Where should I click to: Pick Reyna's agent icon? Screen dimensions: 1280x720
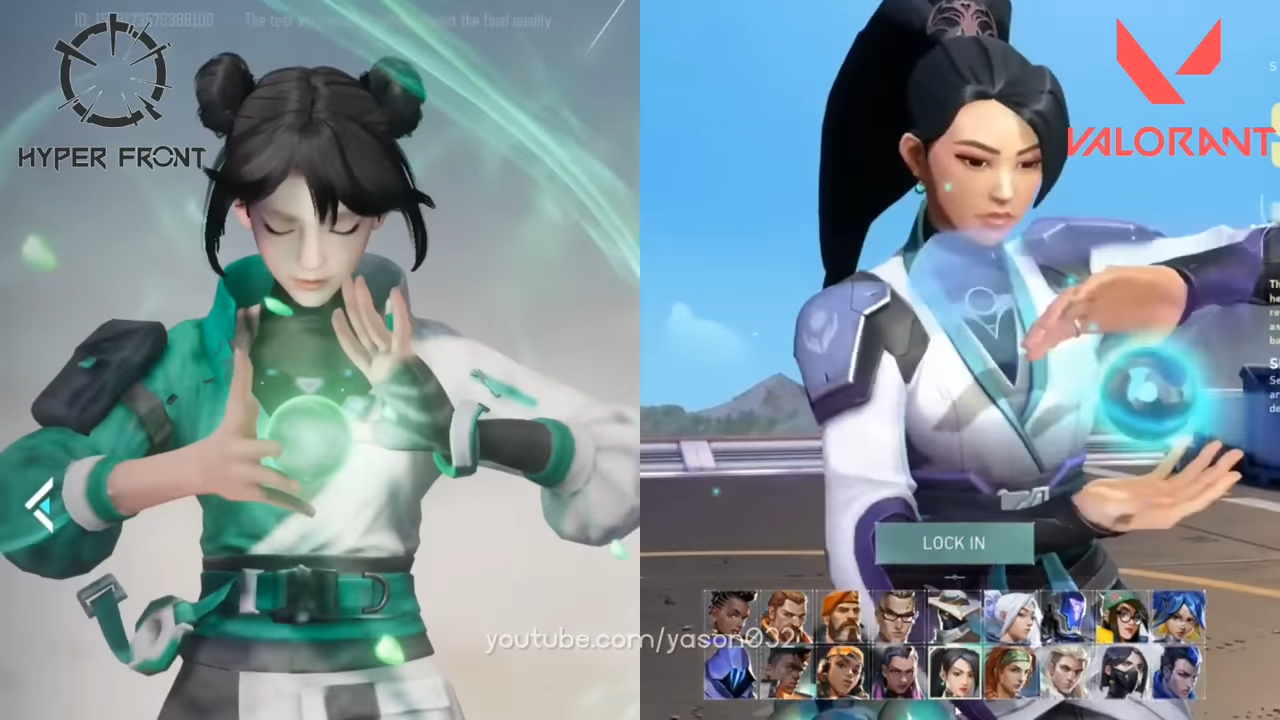pos(899,673)
